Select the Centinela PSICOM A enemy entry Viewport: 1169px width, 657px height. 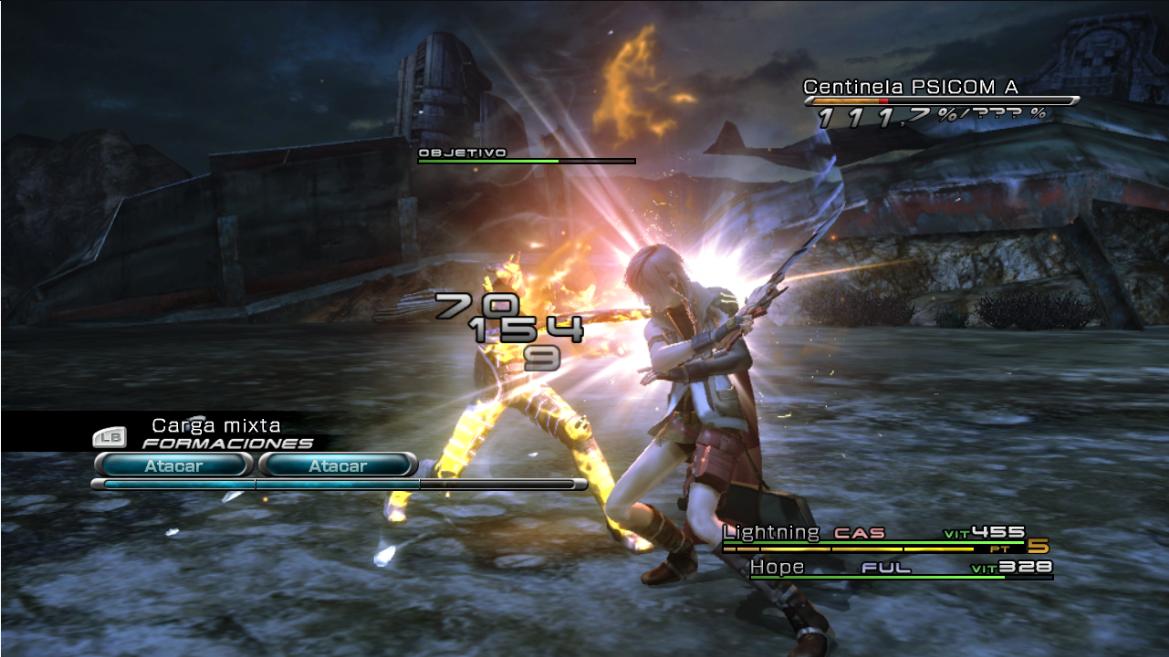coord(910,88)
